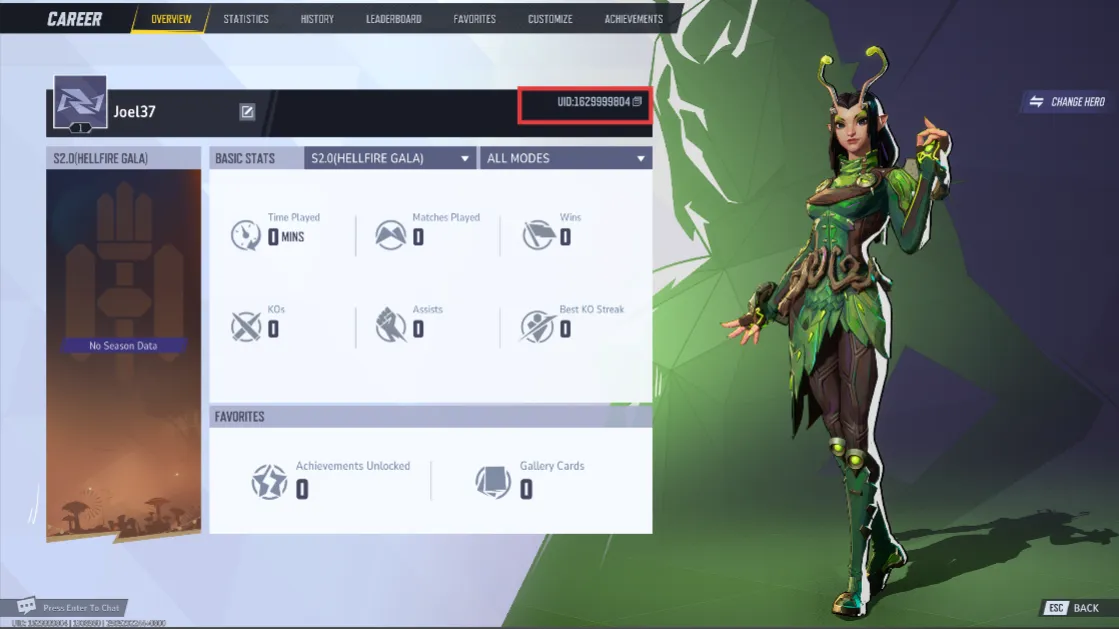Switch to the Statistics tab

pyautogui.click(x=246, y=19)
